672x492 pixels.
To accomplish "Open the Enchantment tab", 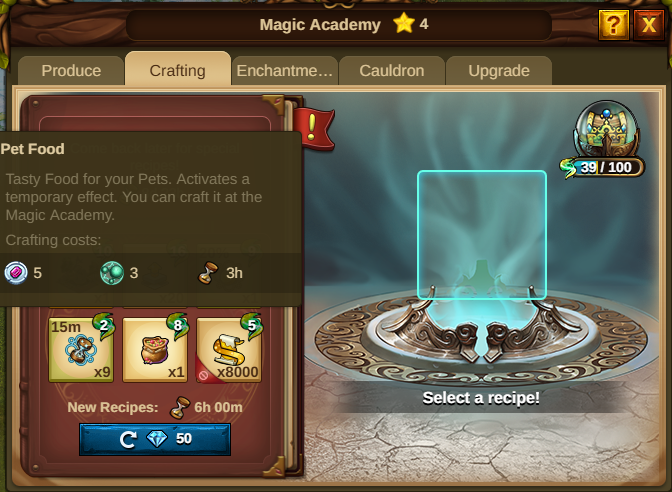I will 284,71.
